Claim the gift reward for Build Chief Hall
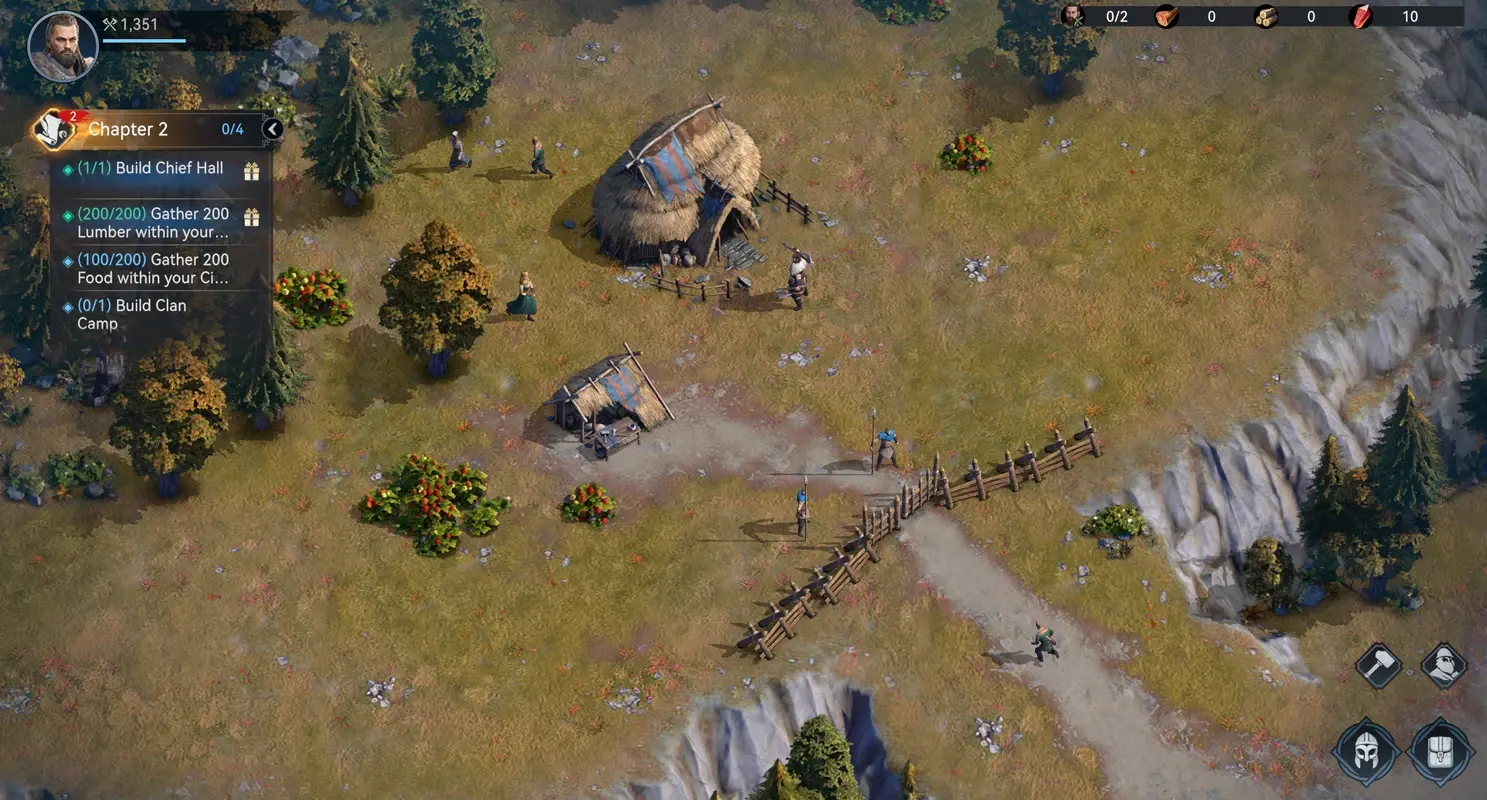1487x800 pixels. (x=253, y=168)
